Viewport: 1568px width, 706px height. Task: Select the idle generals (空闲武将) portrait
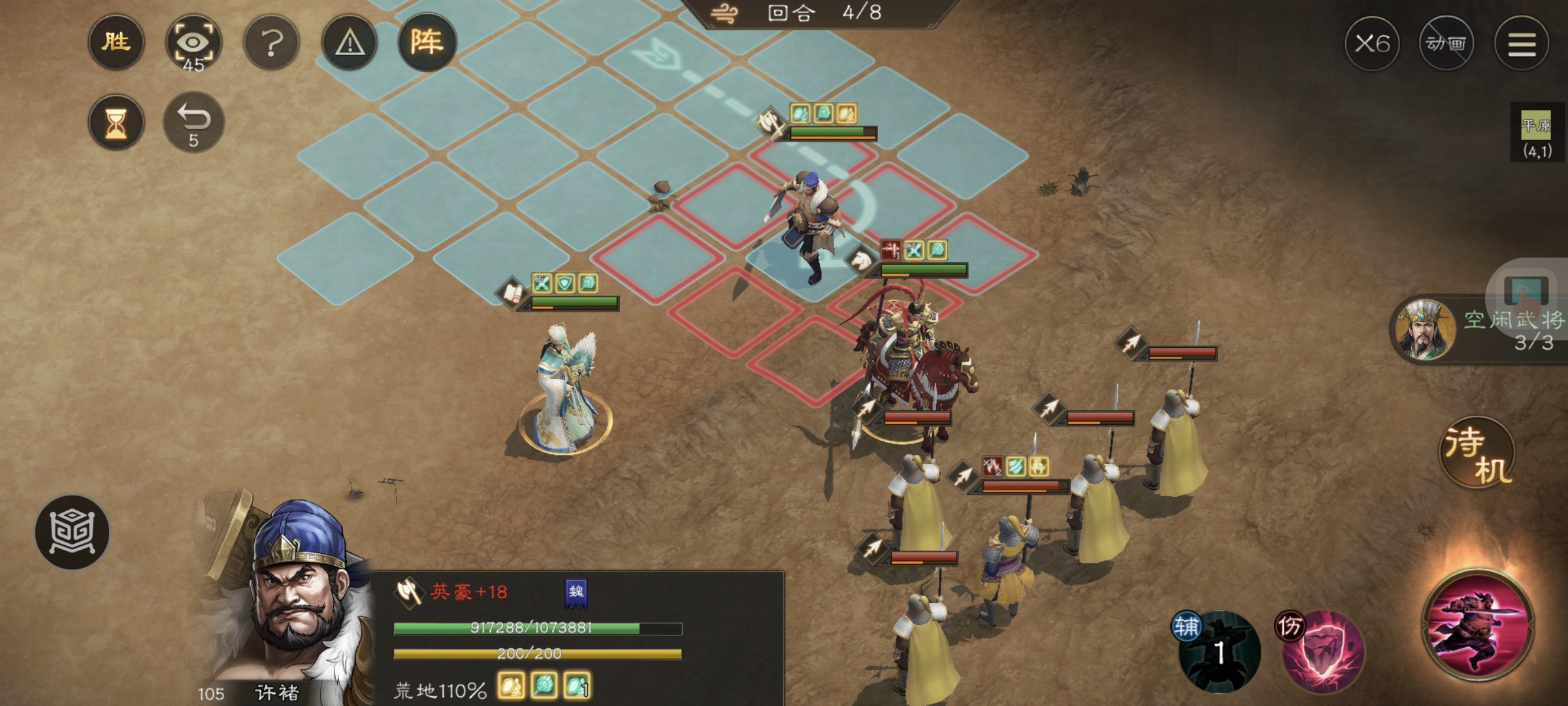pos(1424,329)
